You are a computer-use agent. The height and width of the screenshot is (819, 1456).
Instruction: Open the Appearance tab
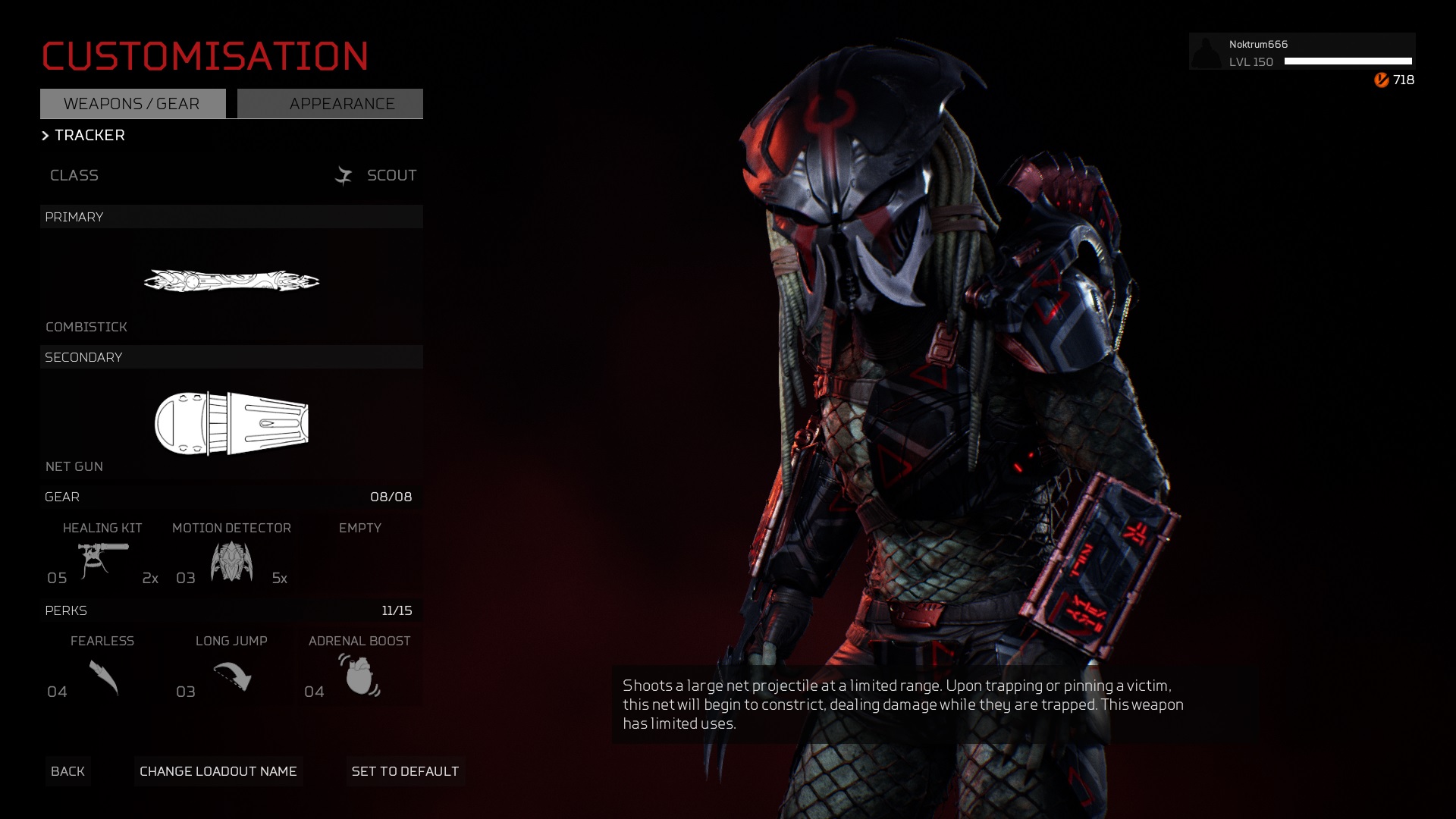[330, 104]
